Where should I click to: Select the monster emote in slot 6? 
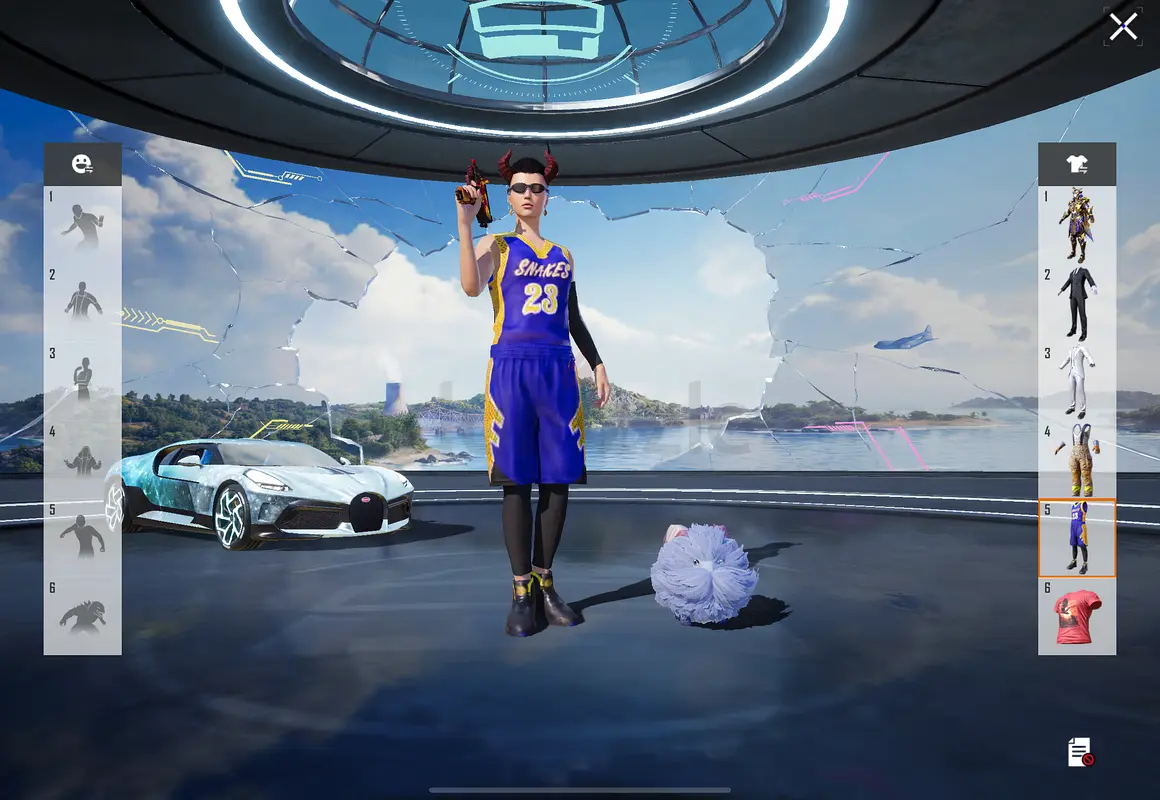point(83,615)
